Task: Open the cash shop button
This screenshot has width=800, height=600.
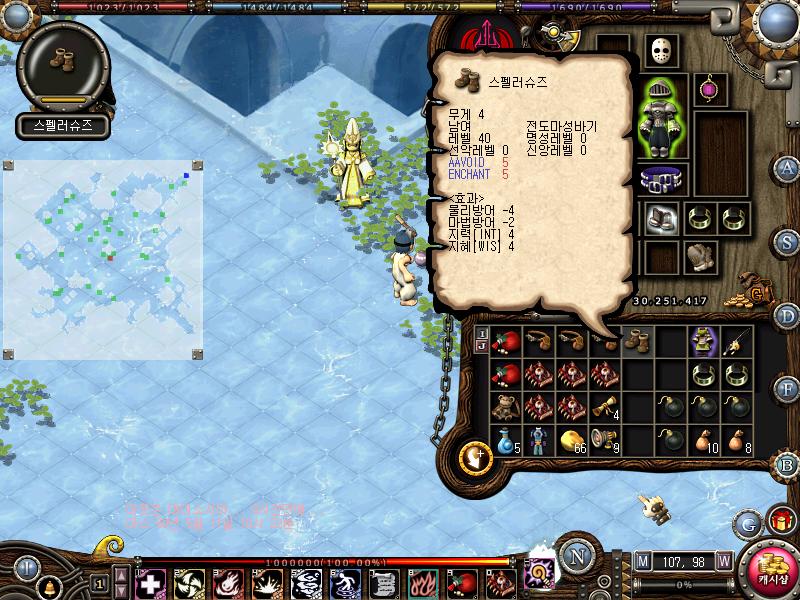Action: [x=772, y=567]
